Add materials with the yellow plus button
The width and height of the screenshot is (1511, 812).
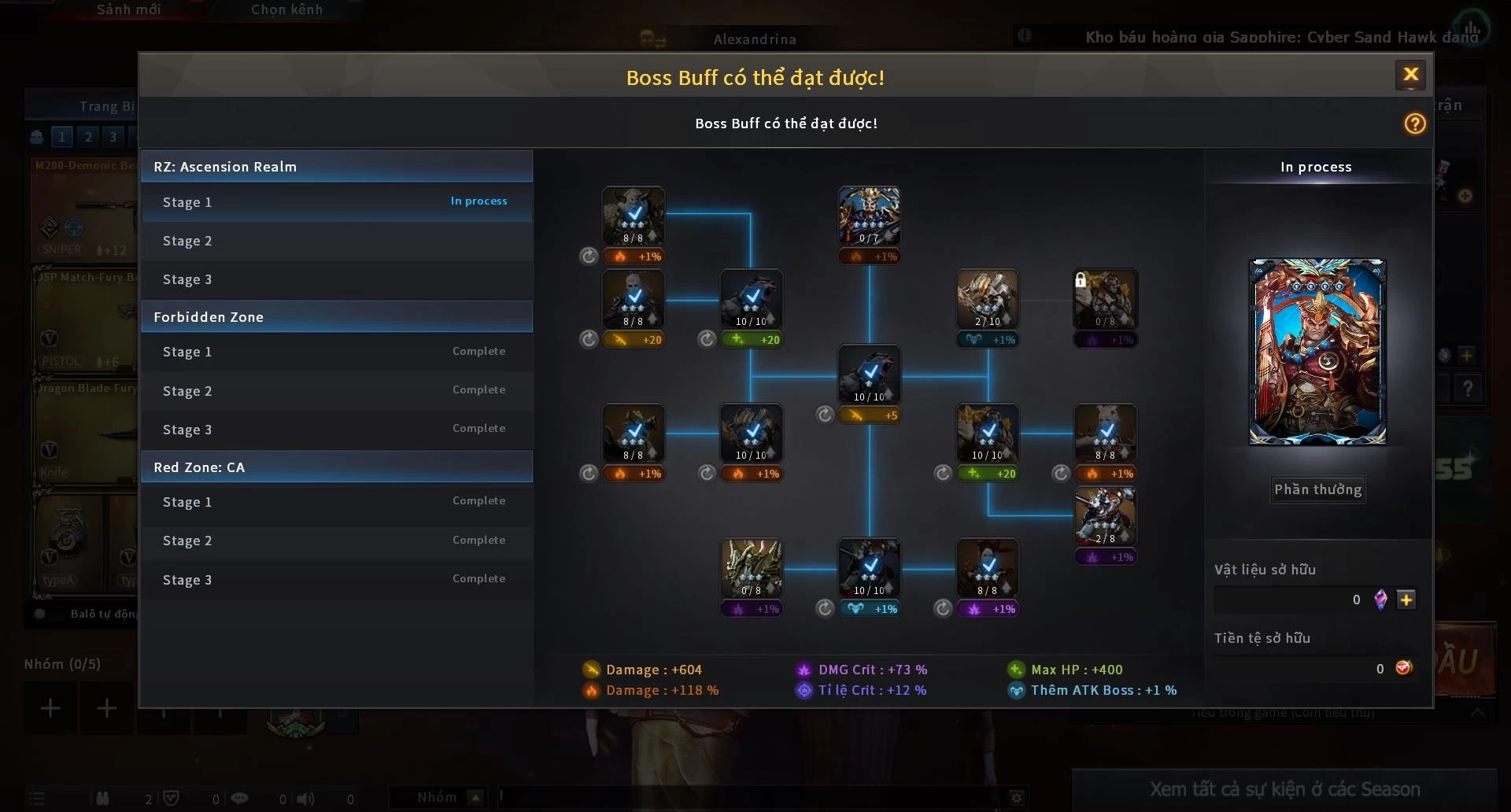point(1406,600)
